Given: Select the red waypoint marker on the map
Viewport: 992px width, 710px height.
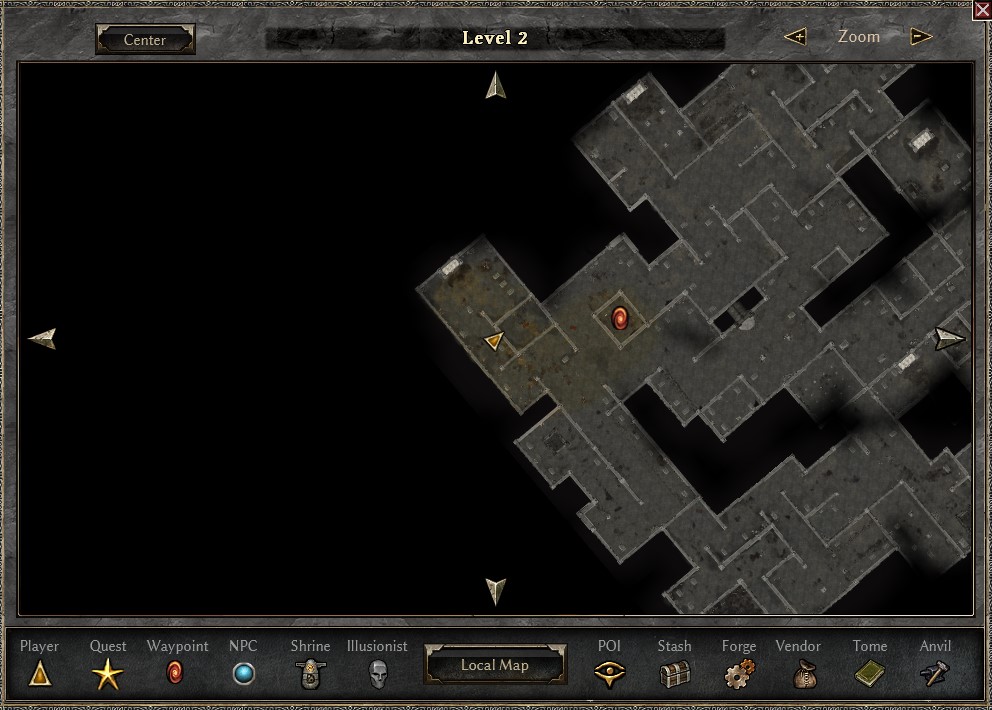Looking at the screenshot, I should click(619, 319).
